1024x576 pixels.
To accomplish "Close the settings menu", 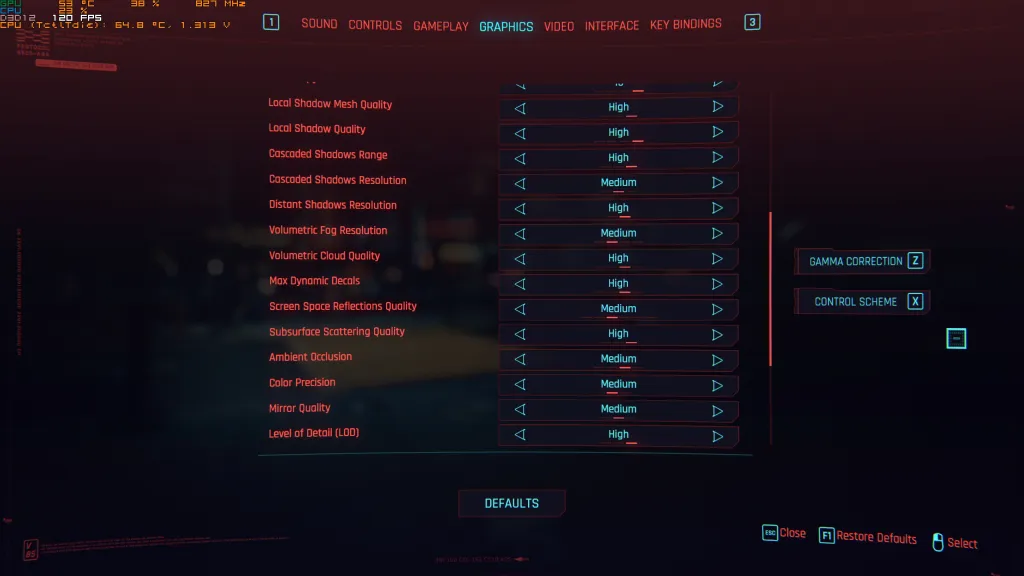I will (784, 534).
